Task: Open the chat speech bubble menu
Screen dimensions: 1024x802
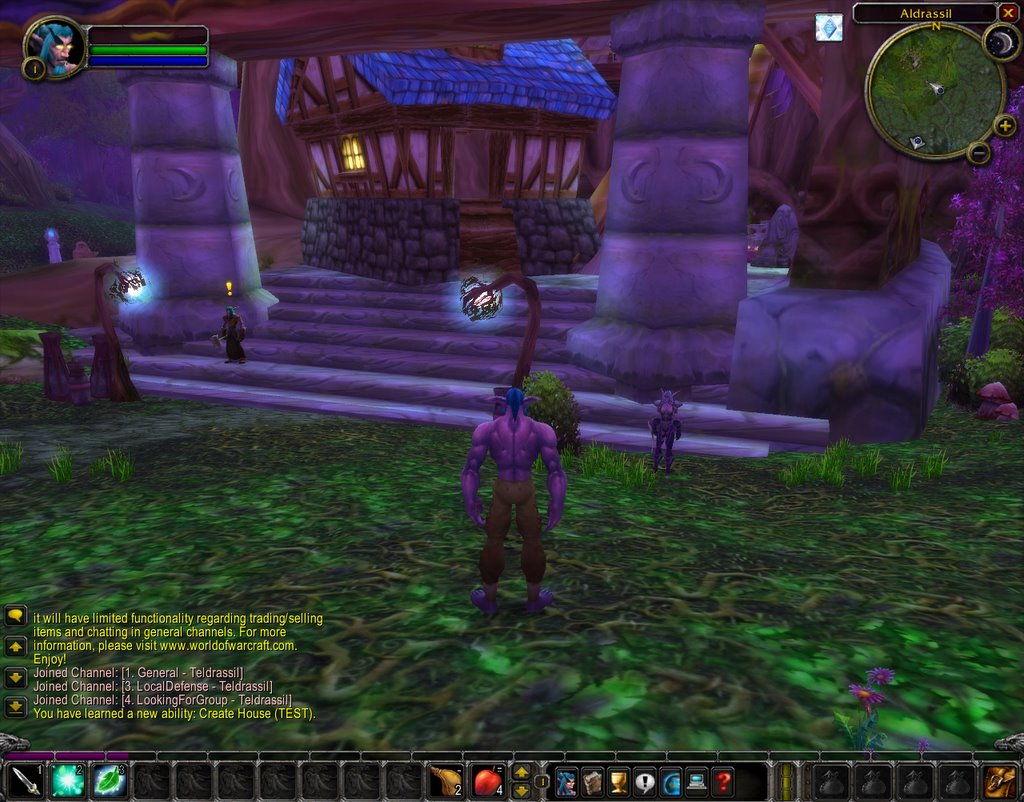Action: point(15,618)
